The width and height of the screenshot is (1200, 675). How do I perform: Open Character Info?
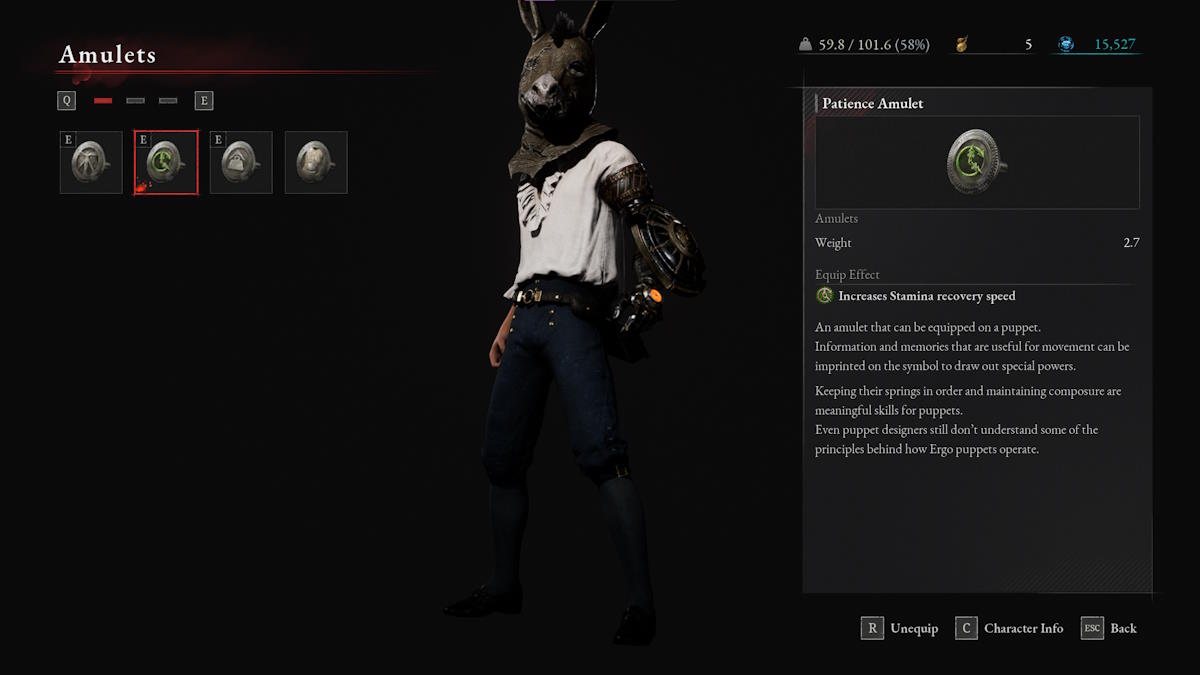(1010, 628)
